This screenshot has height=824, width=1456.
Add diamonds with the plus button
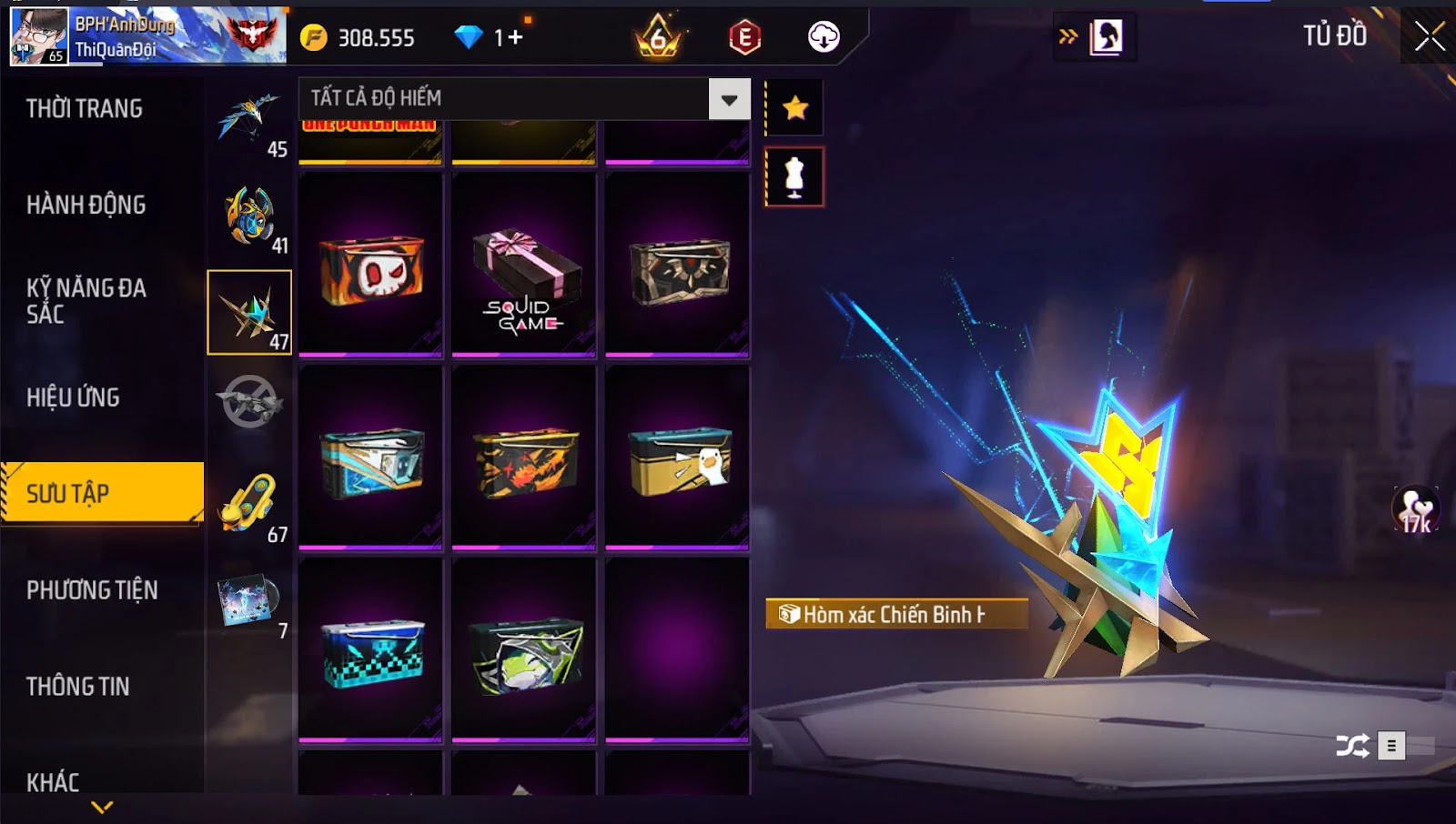[516, 37]
